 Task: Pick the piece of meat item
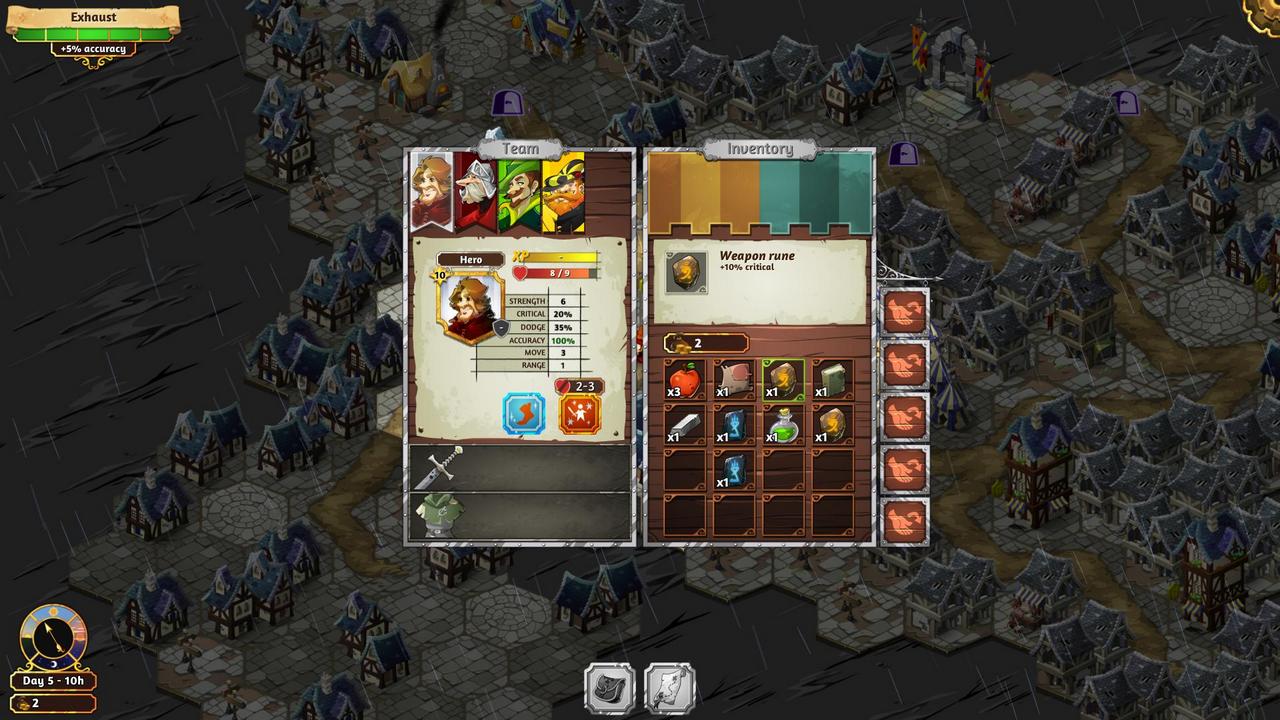tap(734, 379)
